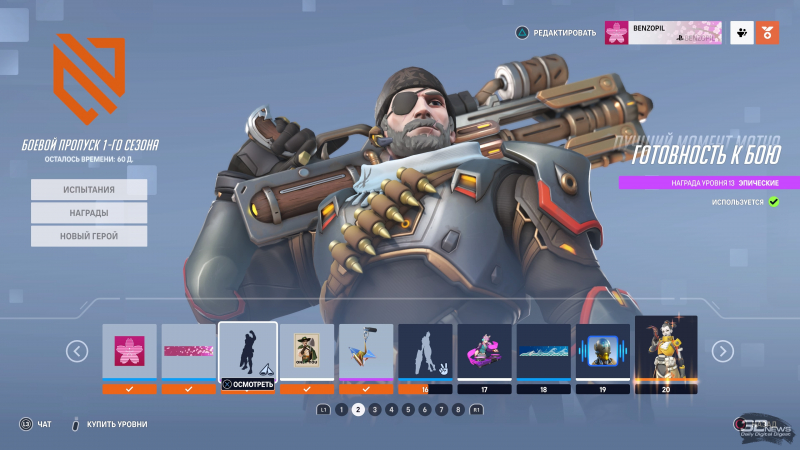Show next rewards with the right arrow

point(722,351)
